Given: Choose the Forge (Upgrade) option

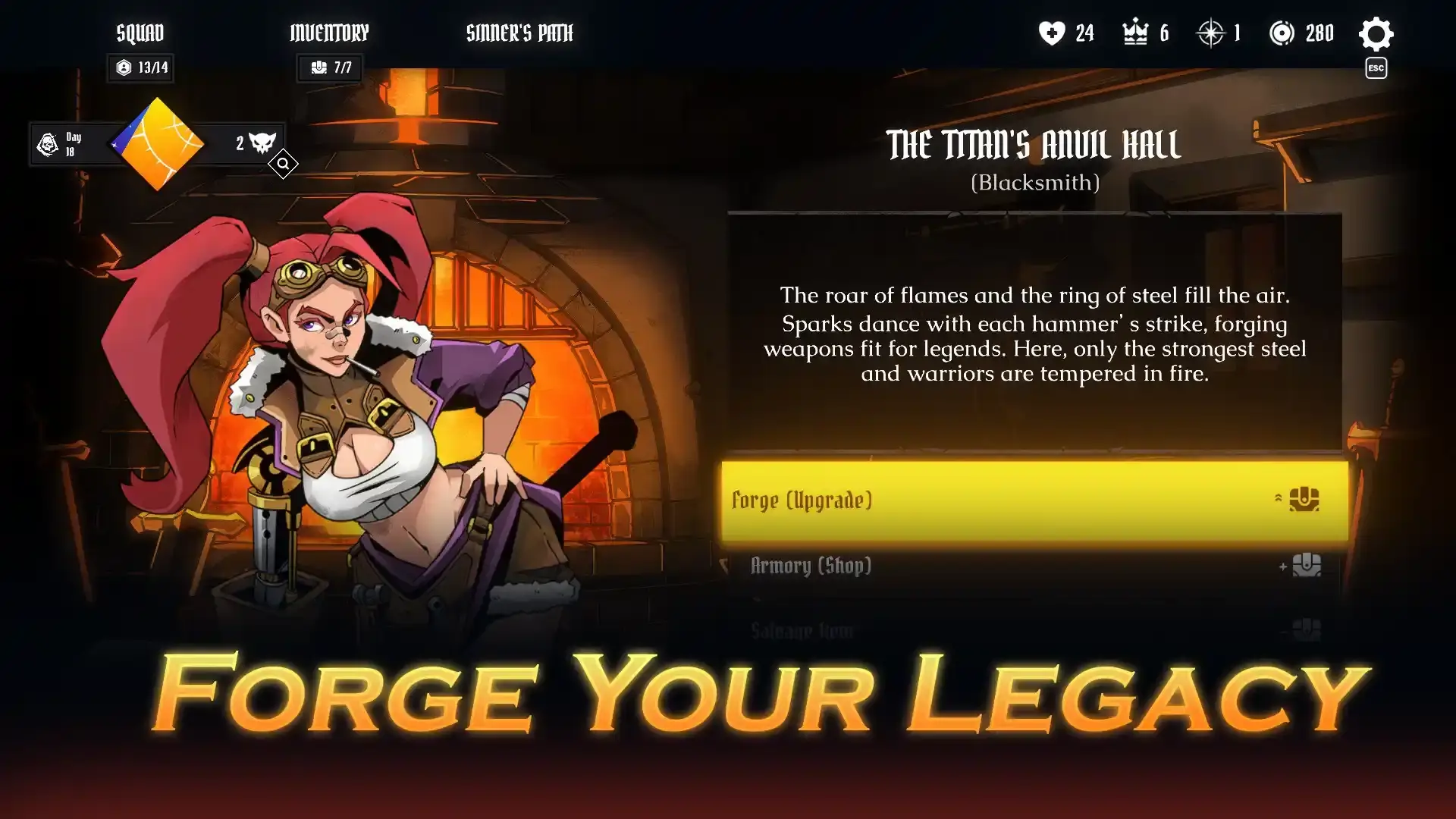Looking at the screenshot, I should (x=1034, y=500).
